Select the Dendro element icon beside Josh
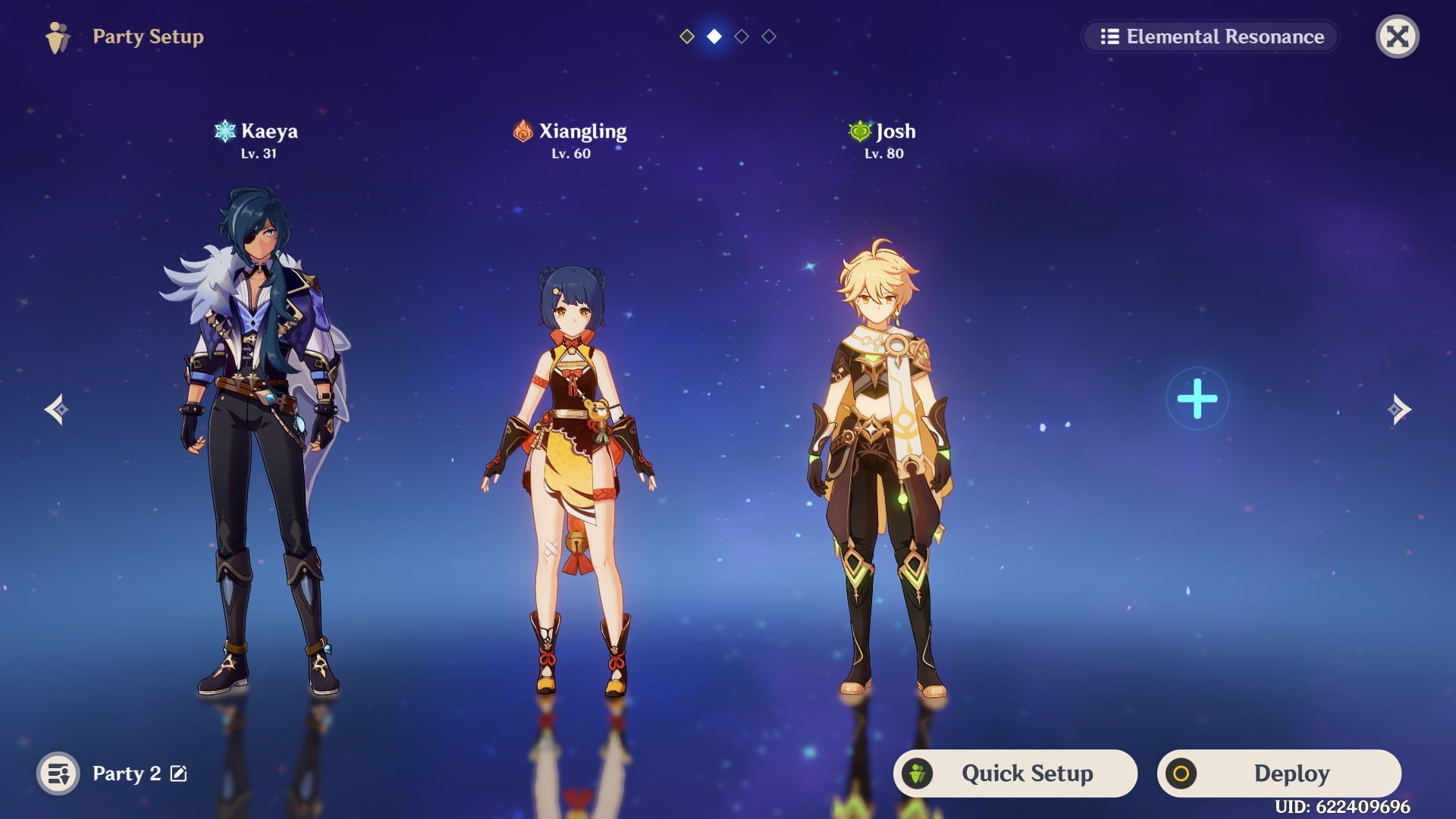The image size is (1456, 819). pos(859,130)
